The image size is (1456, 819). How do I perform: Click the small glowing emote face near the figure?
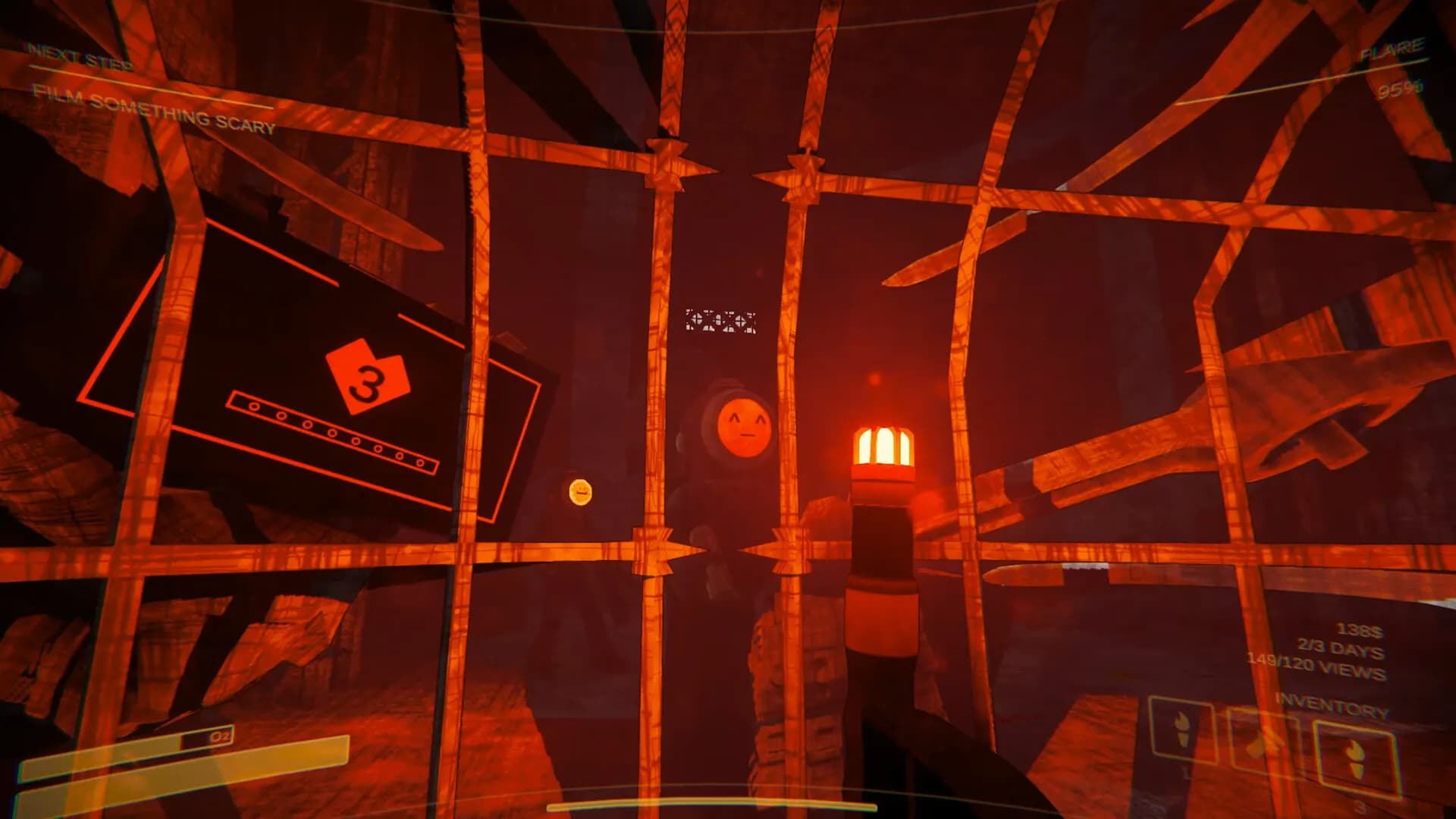[580, 493]
